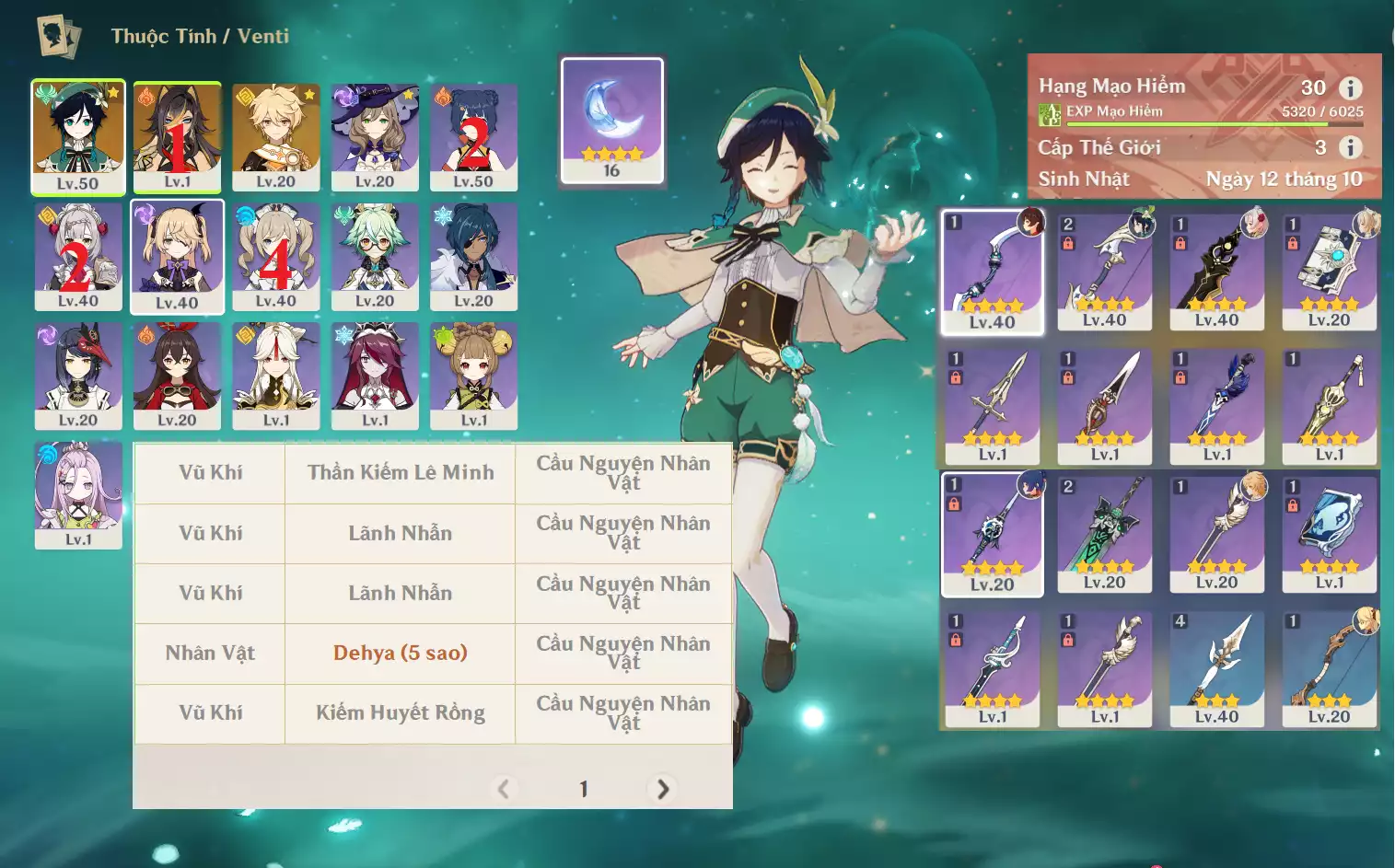Screen dimensions: 1395x868
Task: Select Yaoyao's Lv.1 portrait
Action: tap(473, 375)
